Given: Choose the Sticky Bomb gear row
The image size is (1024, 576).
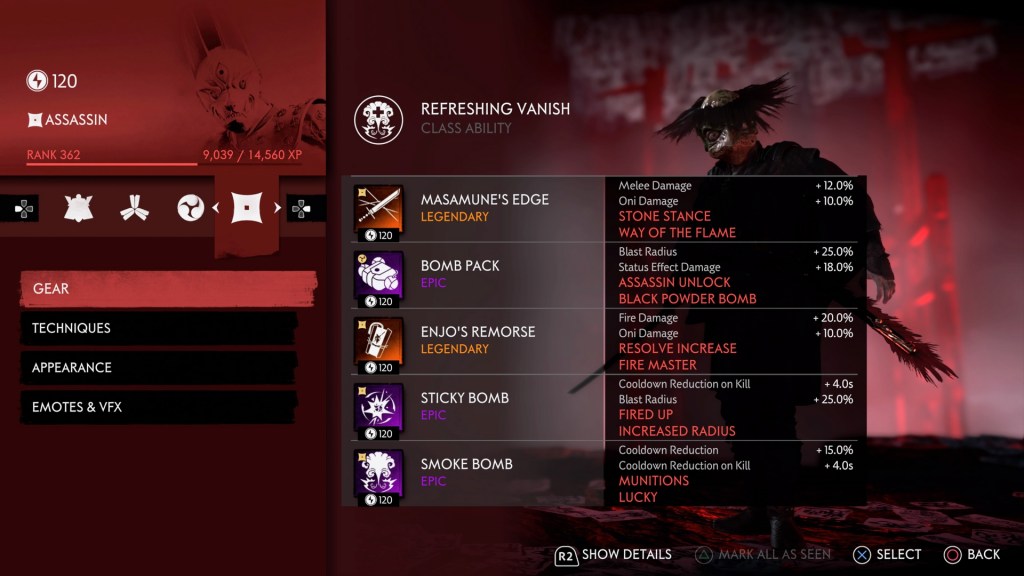Looking at the screenshot, I should (x=478, y=406).
